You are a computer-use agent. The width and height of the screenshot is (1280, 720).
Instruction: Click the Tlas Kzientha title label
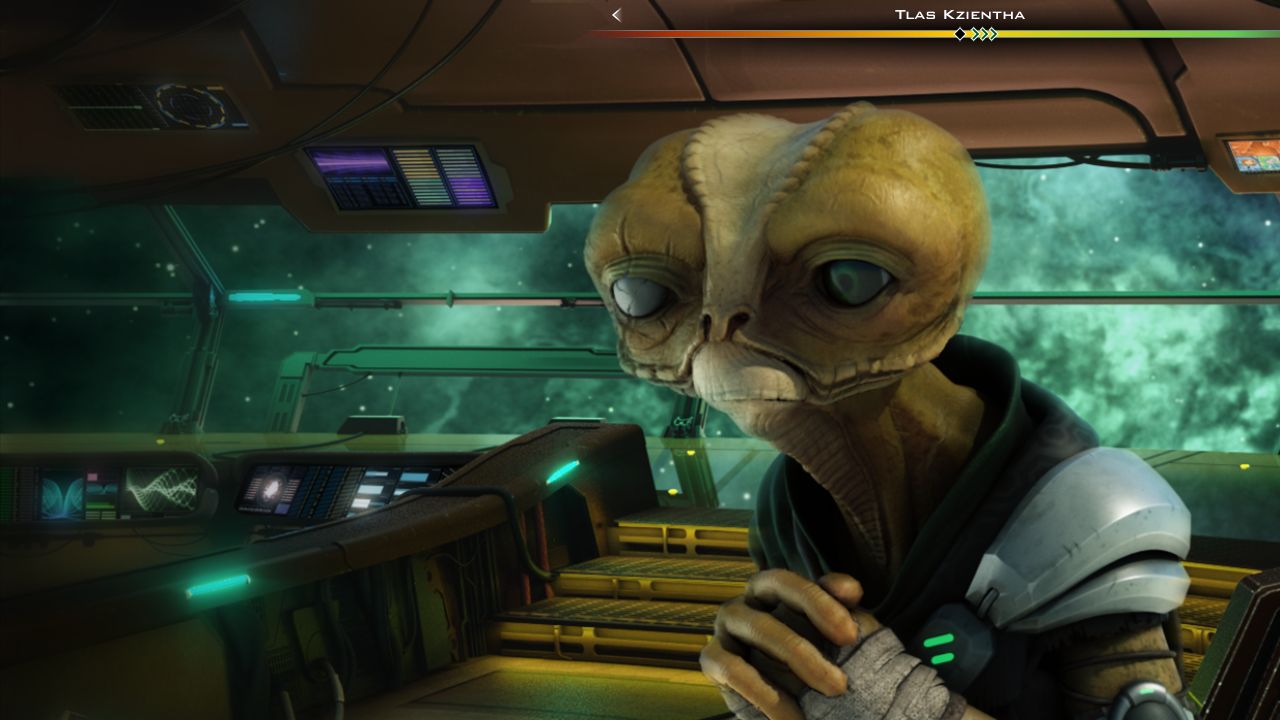pos(959,14)
